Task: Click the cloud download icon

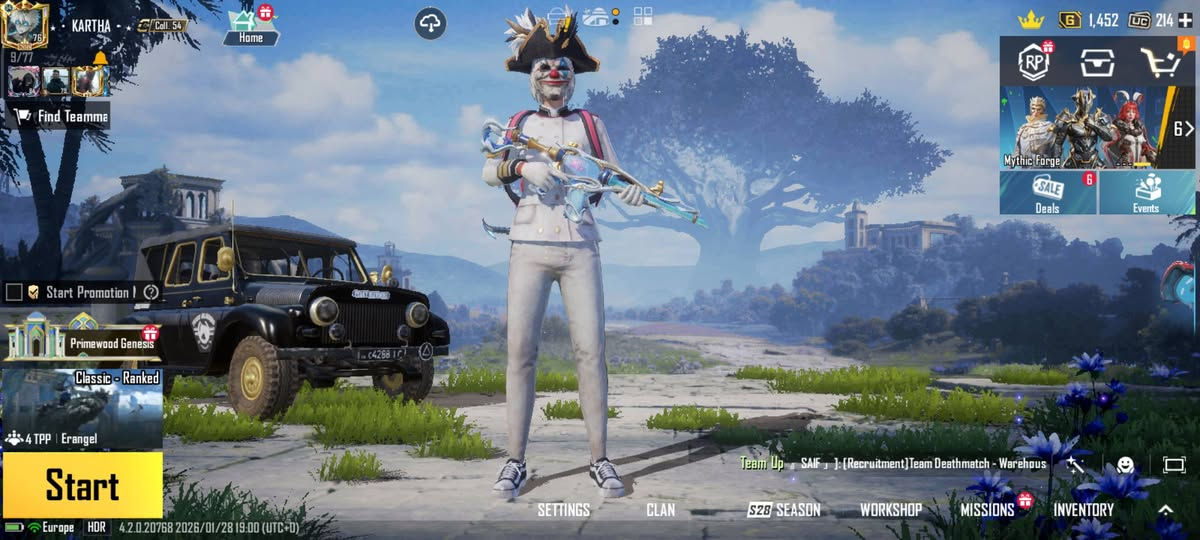Action: click(430, 24)
